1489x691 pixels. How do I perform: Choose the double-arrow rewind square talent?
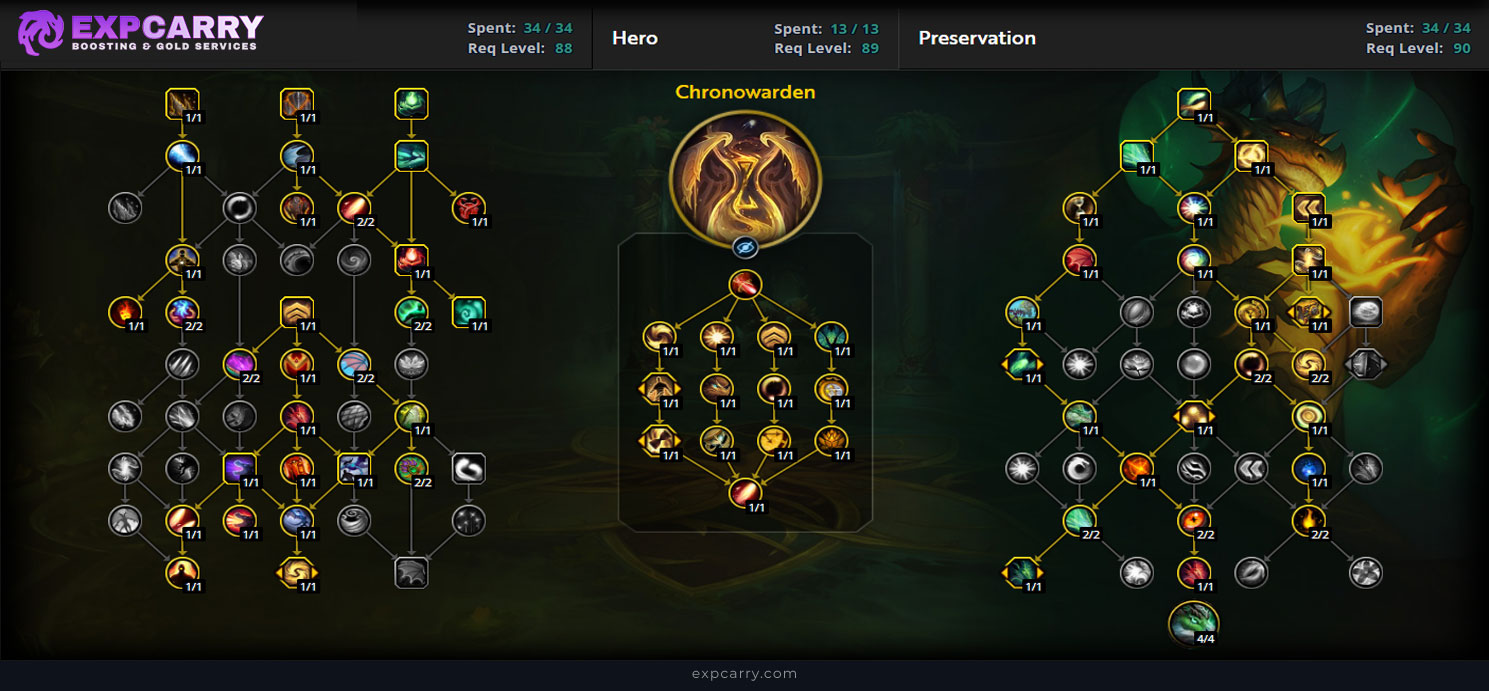(x=1309, y=207)
